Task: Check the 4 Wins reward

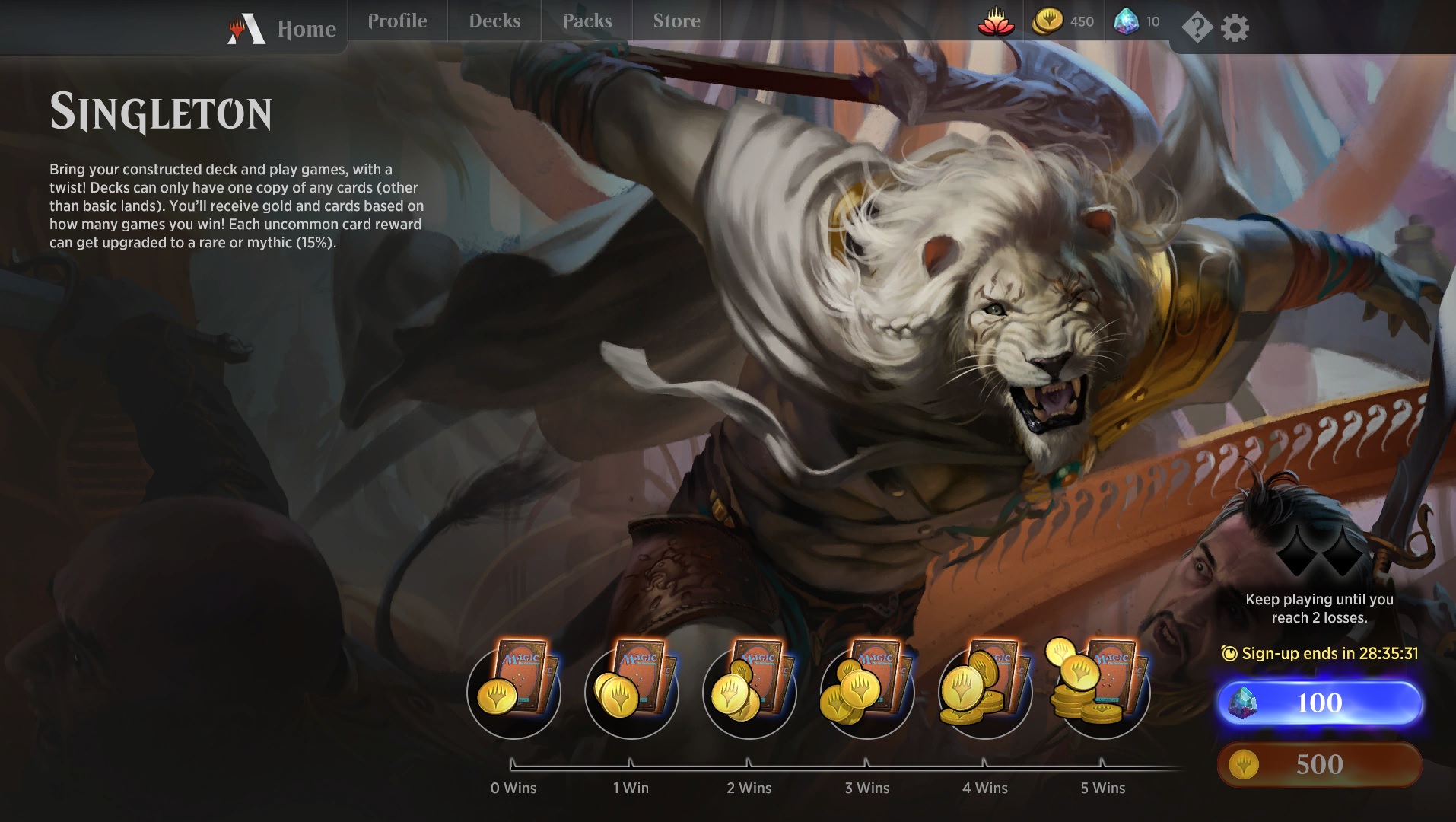Action: click(x=985, y=690)
